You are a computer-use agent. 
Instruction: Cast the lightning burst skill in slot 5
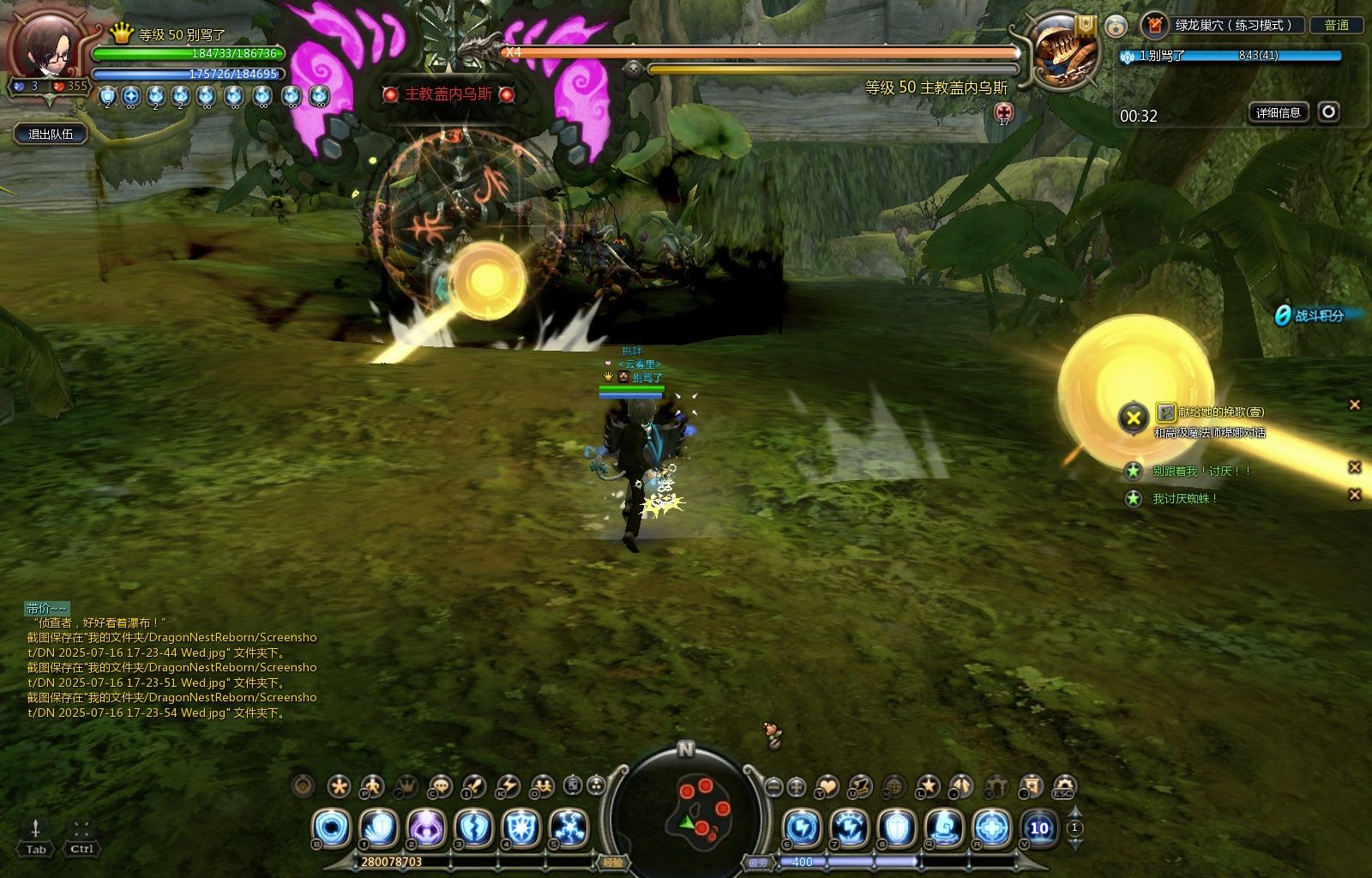coord(569,828)
